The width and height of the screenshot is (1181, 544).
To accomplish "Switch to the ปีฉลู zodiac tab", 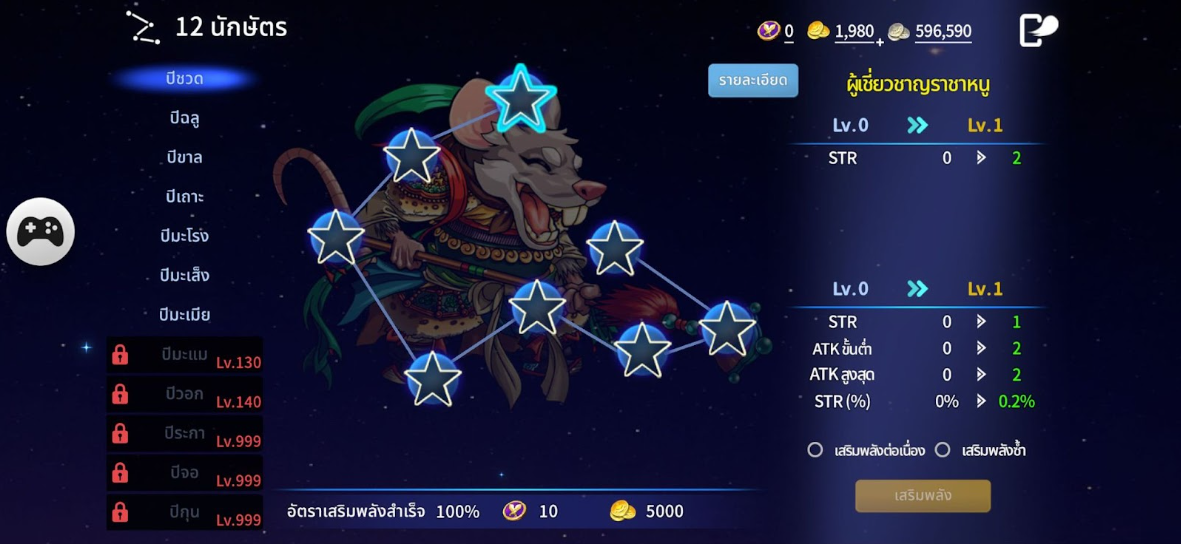I will coord(184,118).
